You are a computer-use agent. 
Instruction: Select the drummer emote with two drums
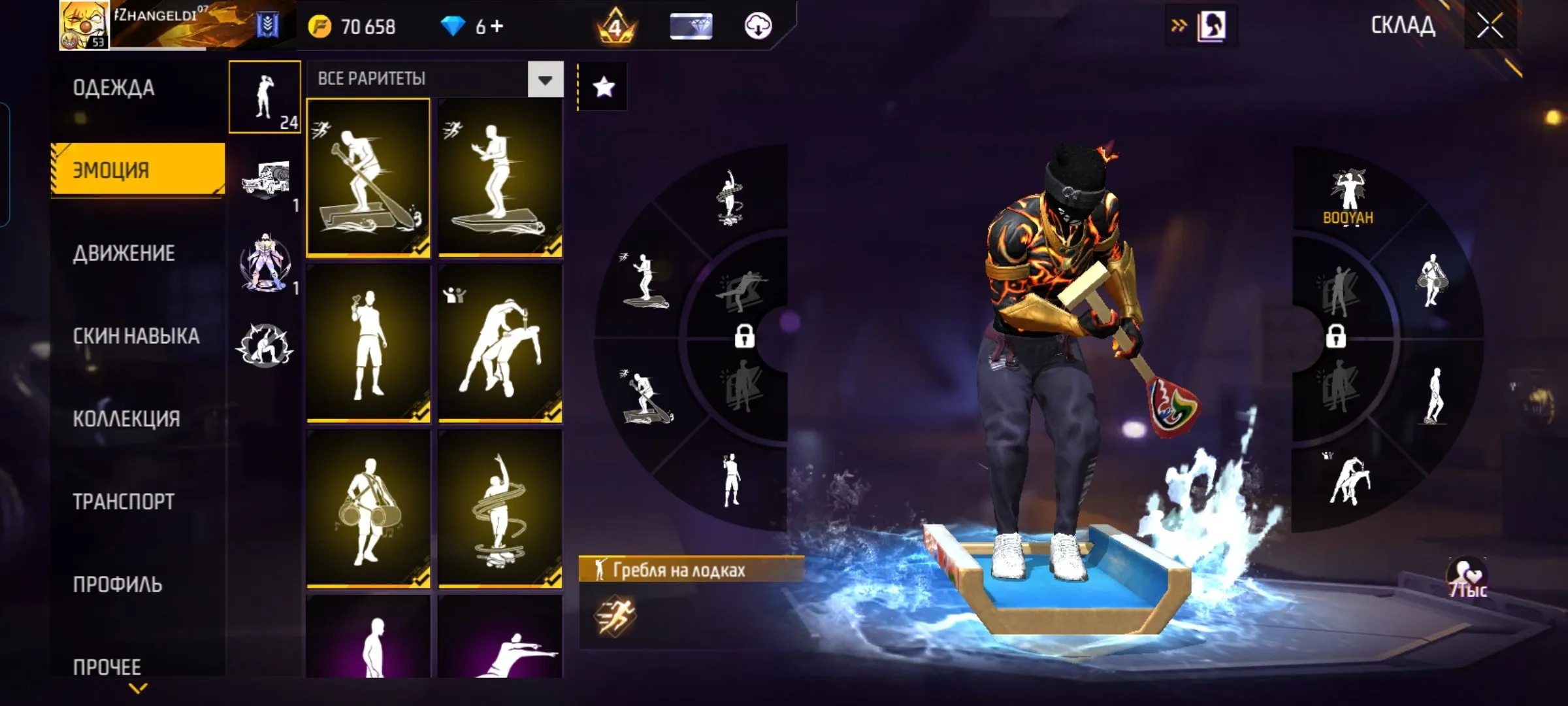coord(368,509)
